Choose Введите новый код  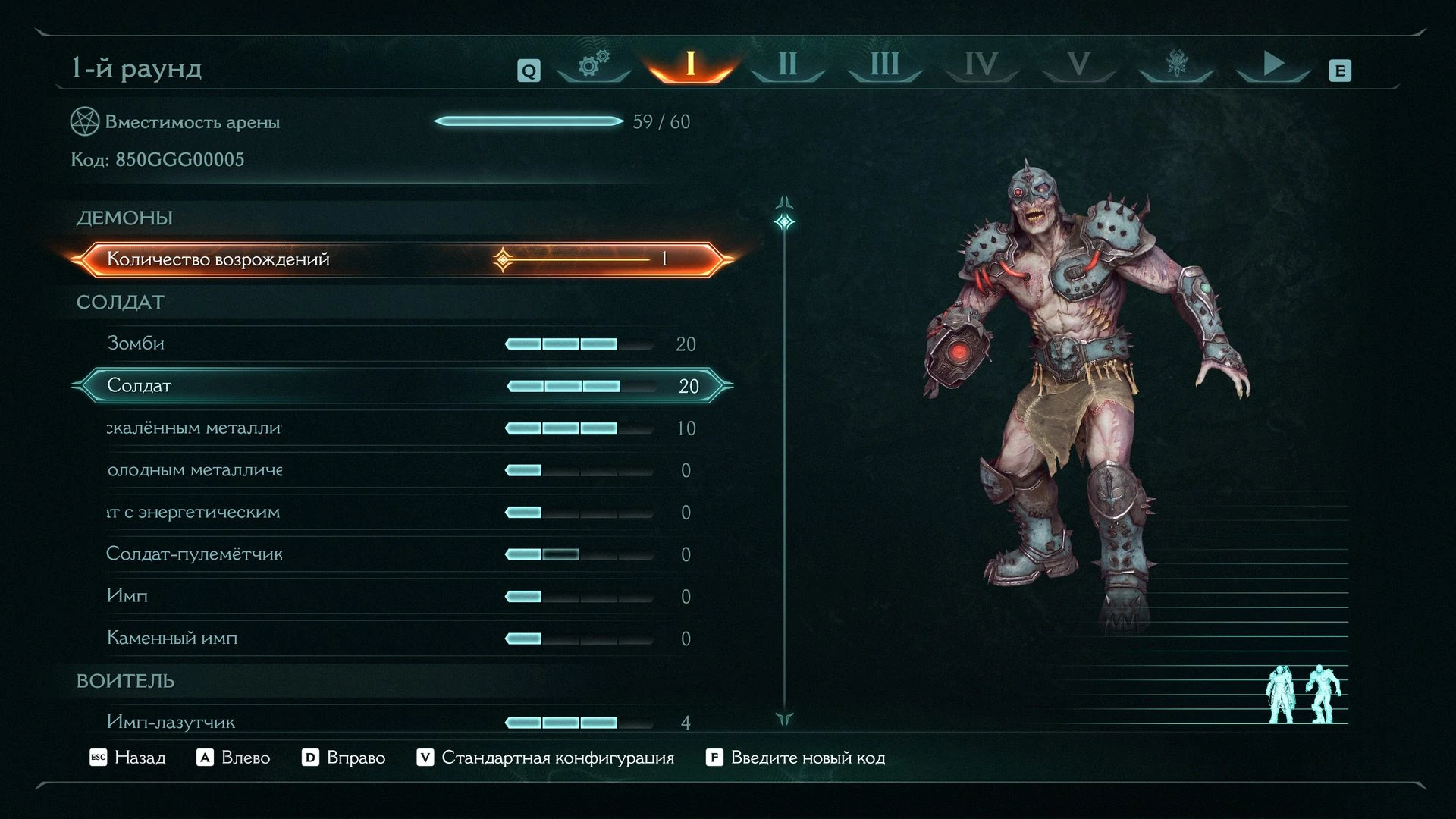pyautogui.click(x=795, y=758)
